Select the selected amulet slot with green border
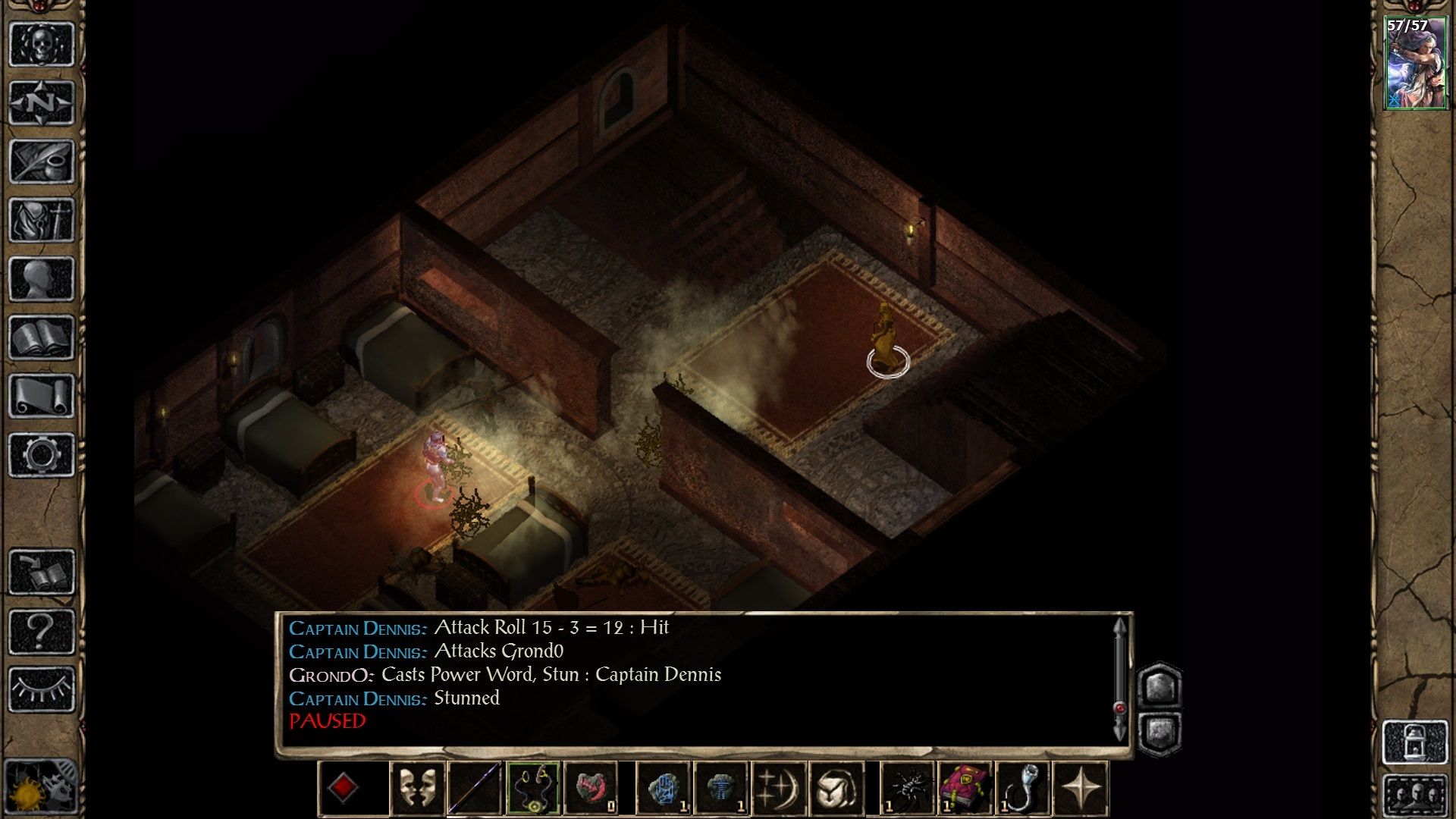Image resolution: width=1456 pixels, height=819 pixels. (x=533, y=789)
